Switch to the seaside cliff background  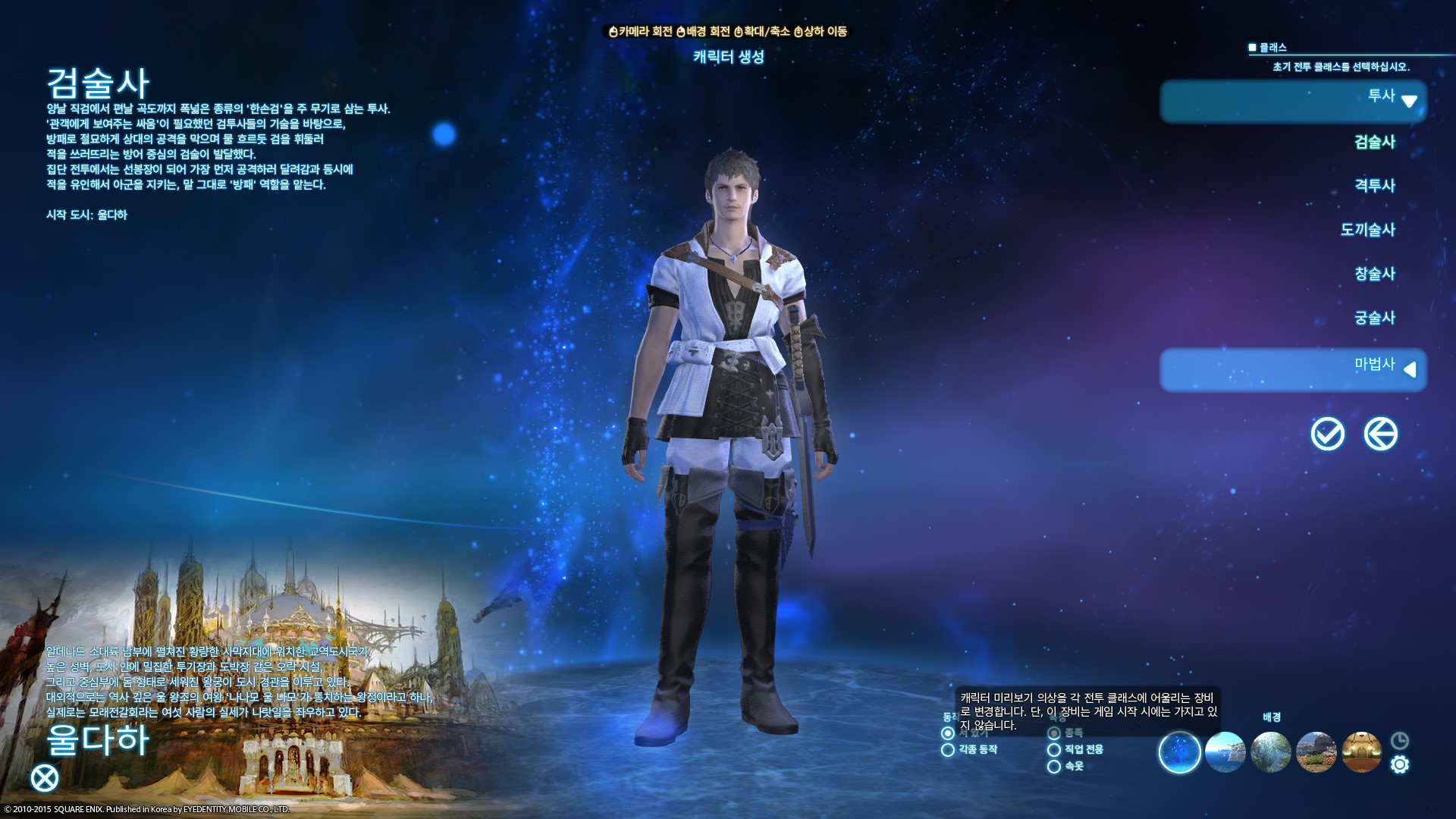[1225, 752]
